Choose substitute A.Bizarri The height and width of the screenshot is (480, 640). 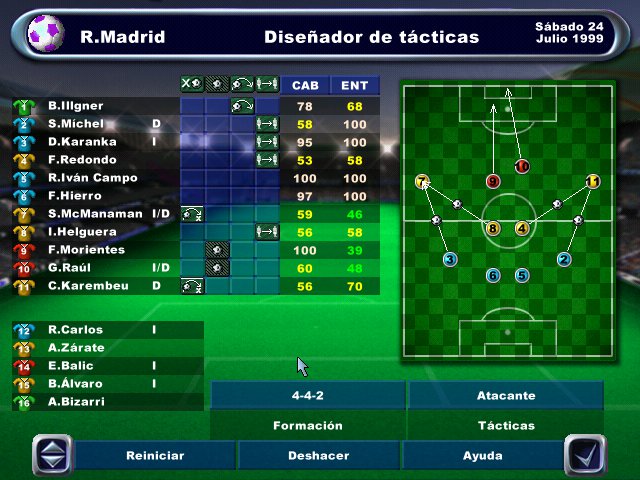(x=77, y=402)
